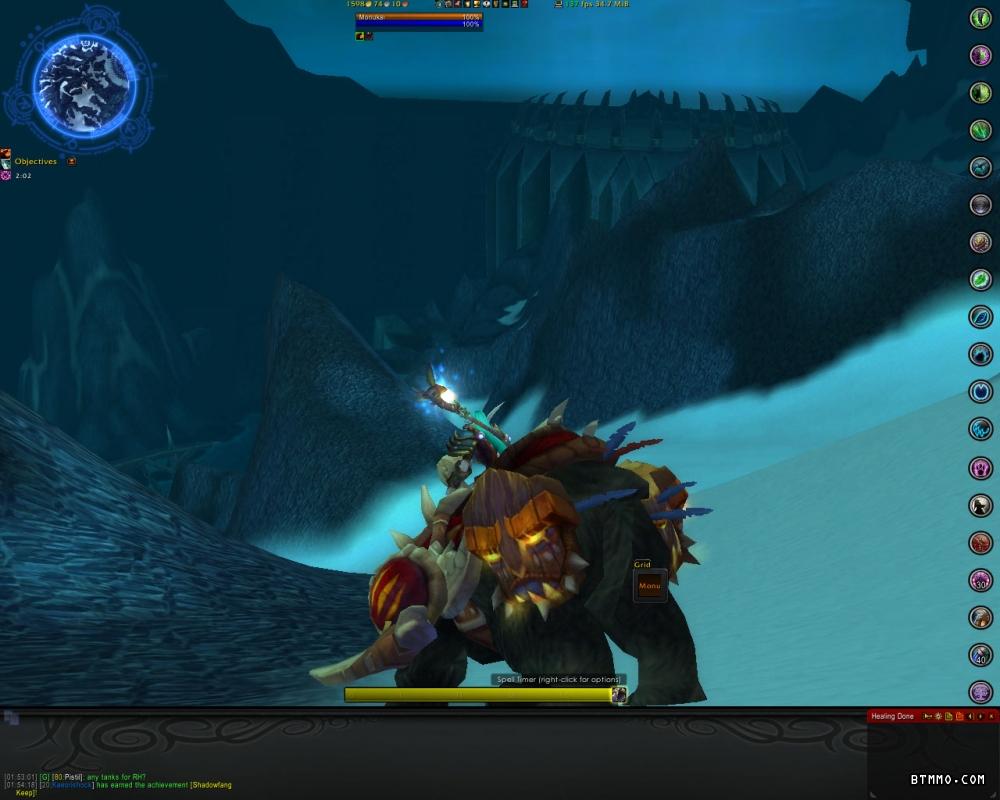1000x800 pixels.
Task: Open the red question mark help micro button
Action: (524, 5)
